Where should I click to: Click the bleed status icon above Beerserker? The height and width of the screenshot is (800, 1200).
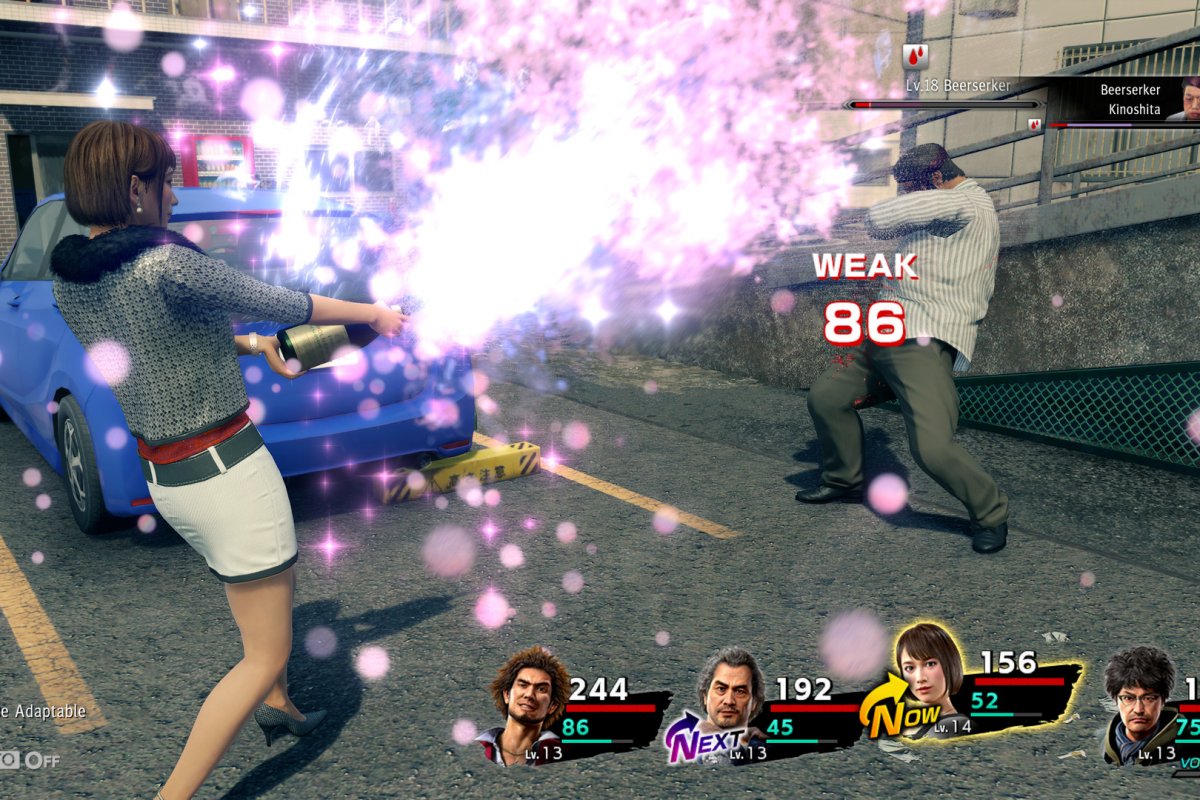[914, 57]
